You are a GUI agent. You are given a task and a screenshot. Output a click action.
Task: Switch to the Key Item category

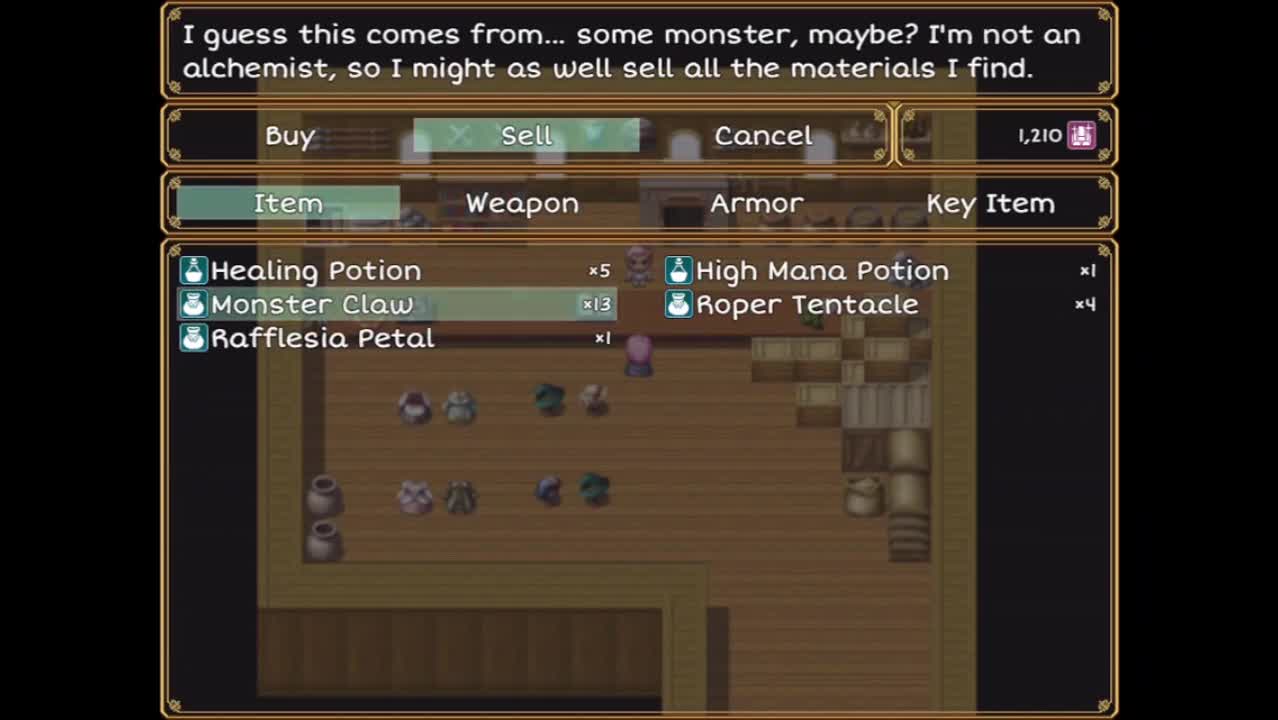coord(990,203)
